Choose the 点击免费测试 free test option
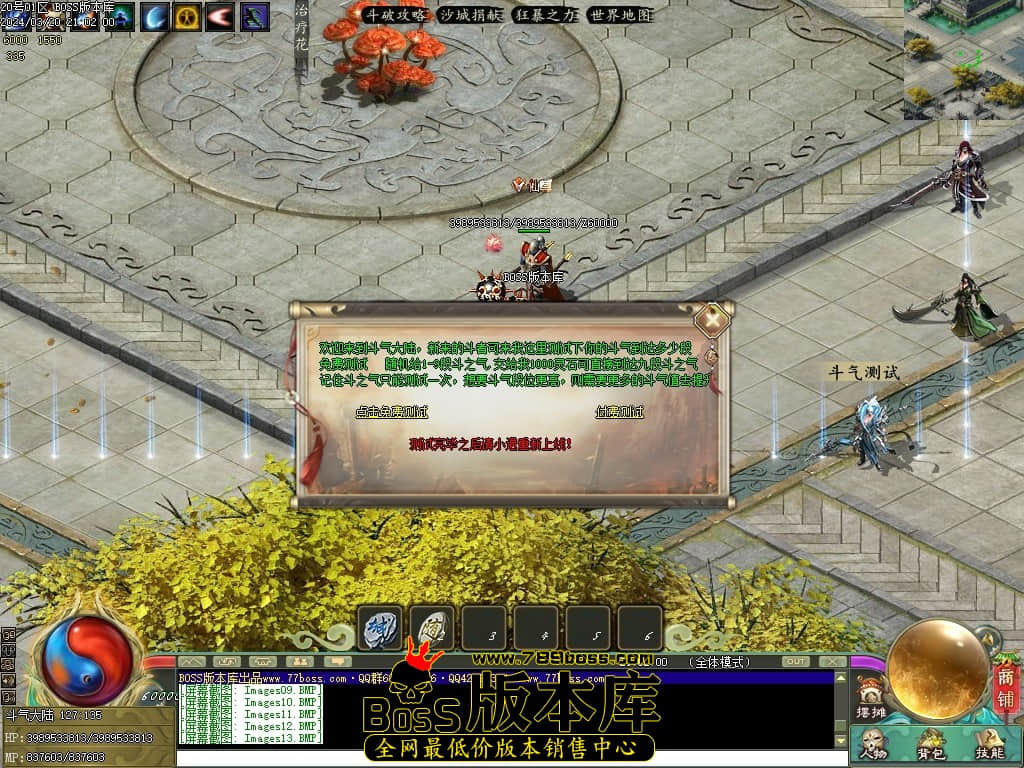The height and width of the screenshot is (768, 1024). point(392,412)
